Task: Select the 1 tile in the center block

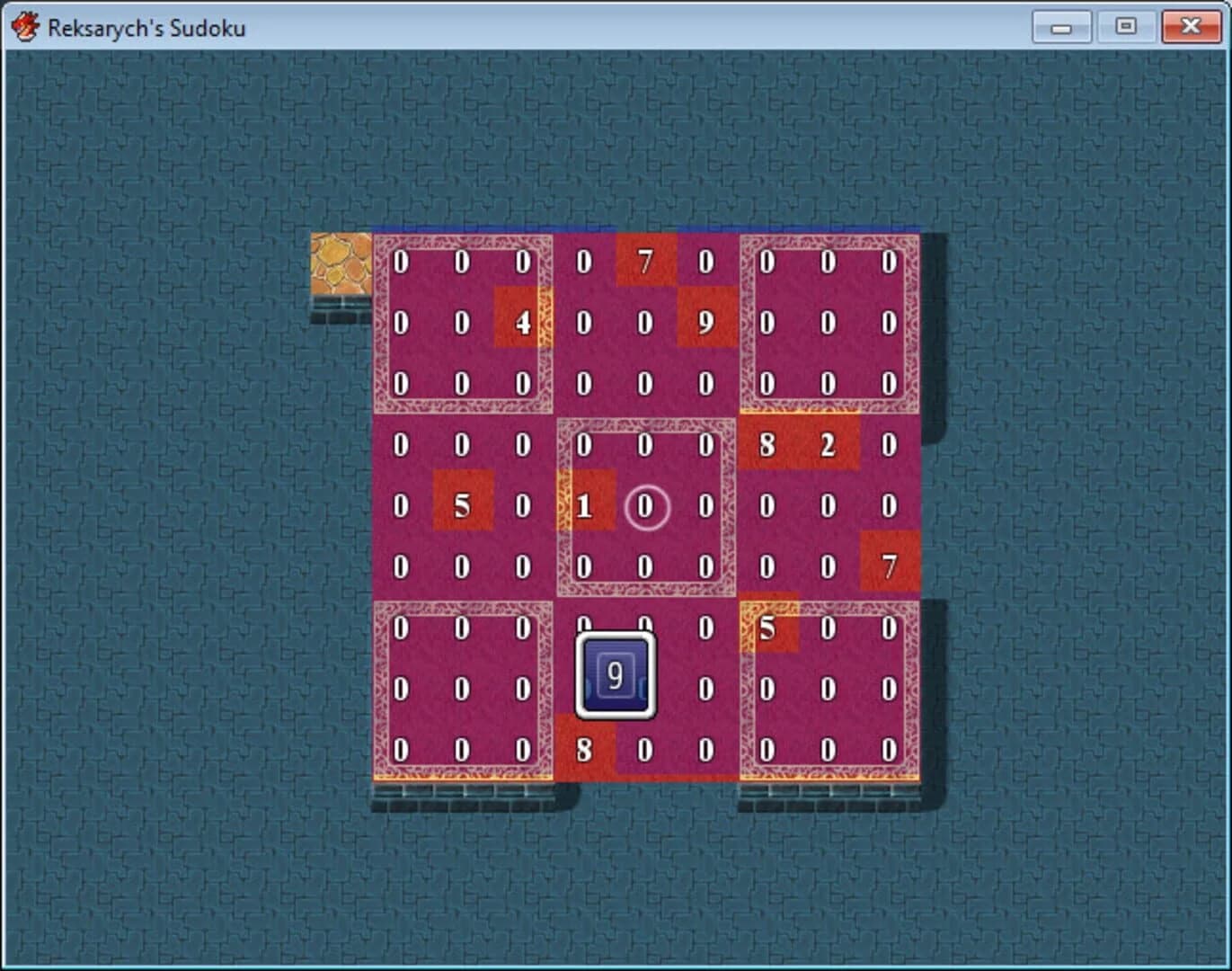Action: coord(583,506)
